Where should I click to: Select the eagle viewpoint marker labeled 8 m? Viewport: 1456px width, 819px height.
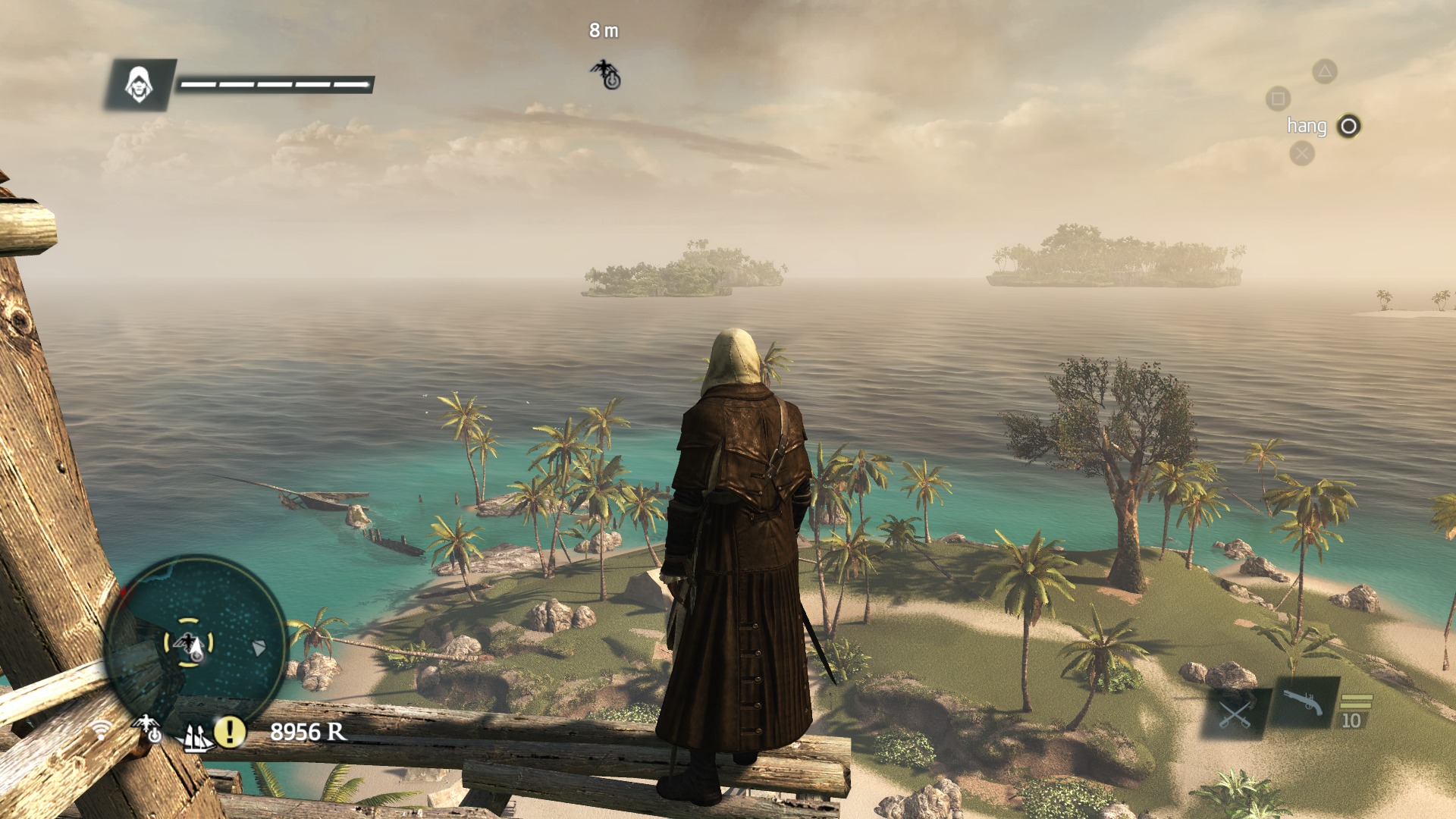pyautogui.click(x=606, y=74)
